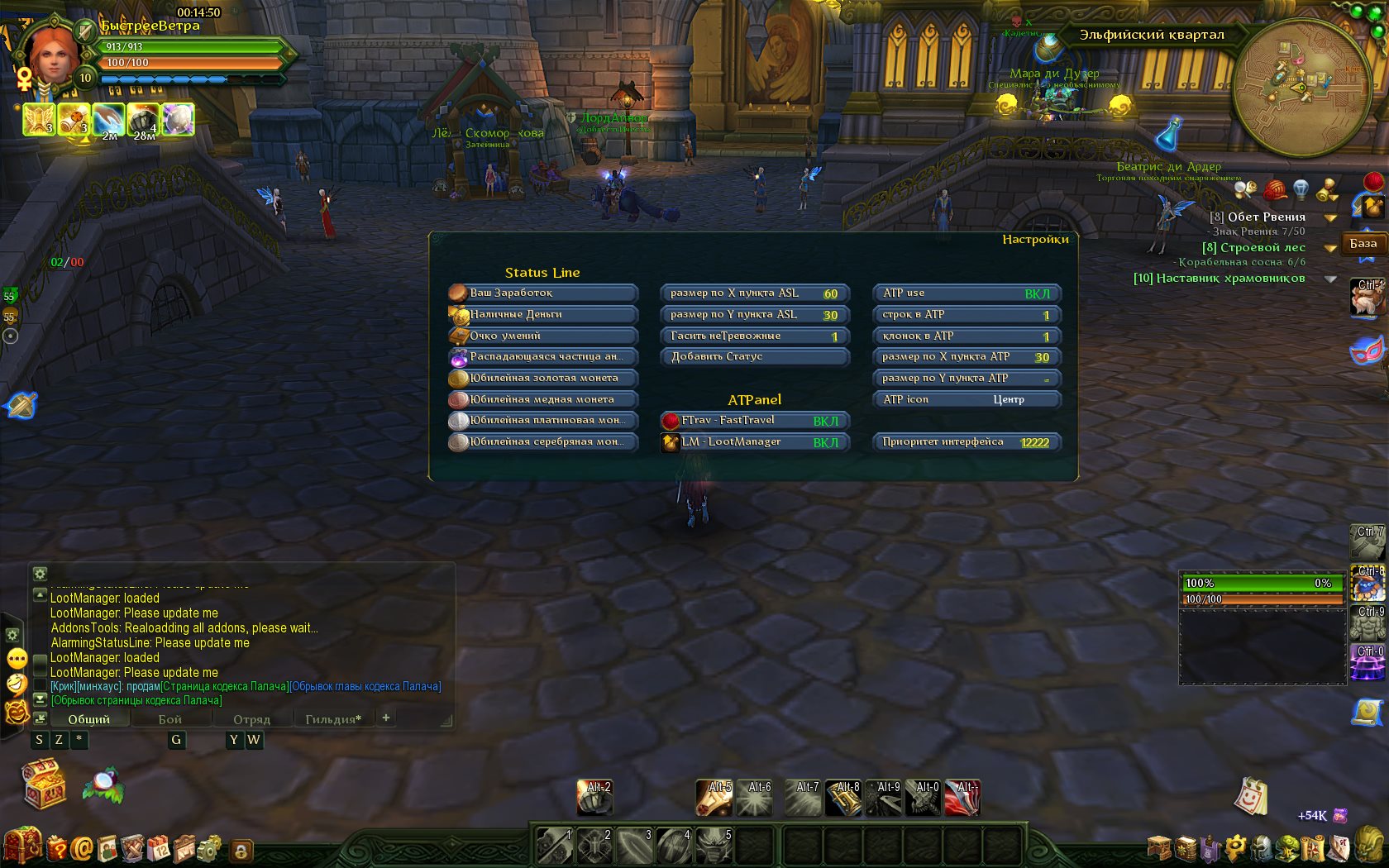Screen dimensions: 1389x868
Task: Open the Бой chat tab
Action: 169,719
